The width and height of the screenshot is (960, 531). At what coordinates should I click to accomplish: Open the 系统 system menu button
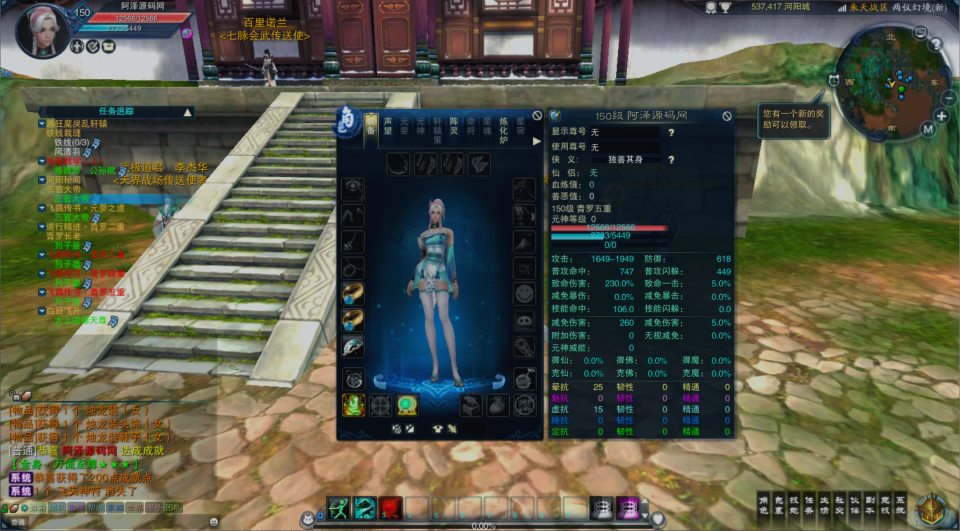pyautogui.click(x=901, y=506)
